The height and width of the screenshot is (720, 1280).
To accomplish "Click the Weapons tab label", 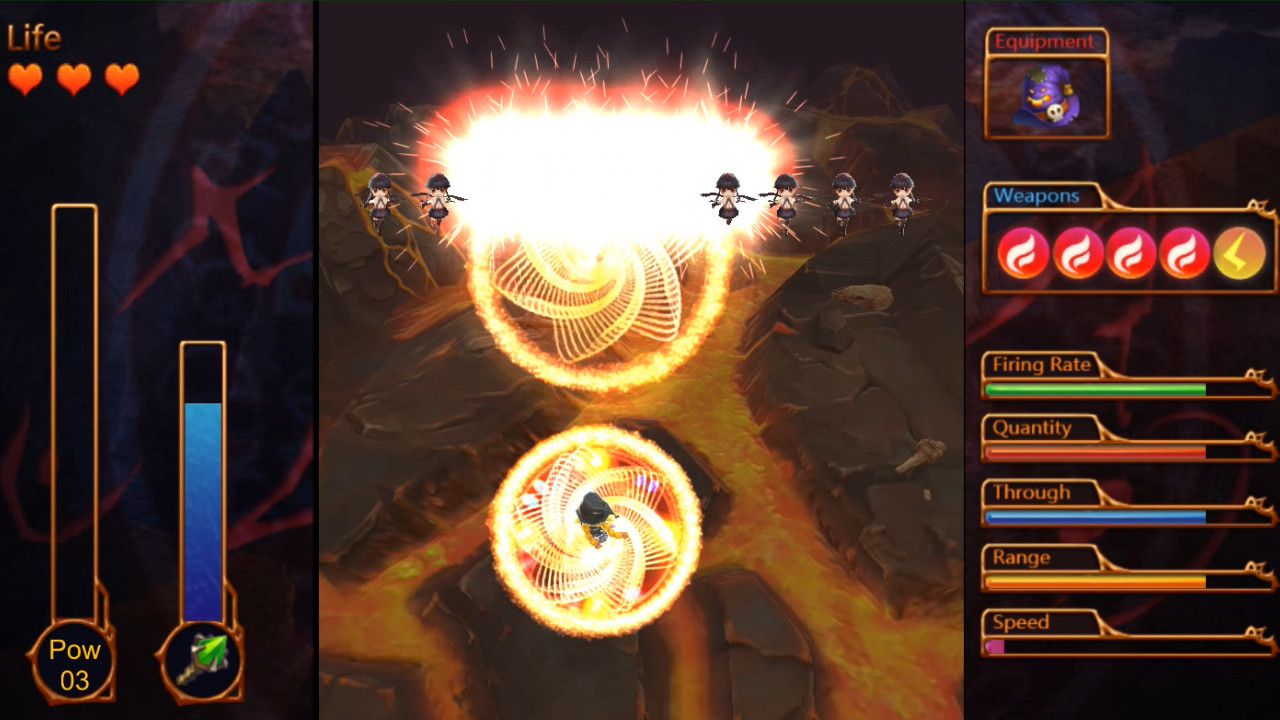I will pos(1036,196).
